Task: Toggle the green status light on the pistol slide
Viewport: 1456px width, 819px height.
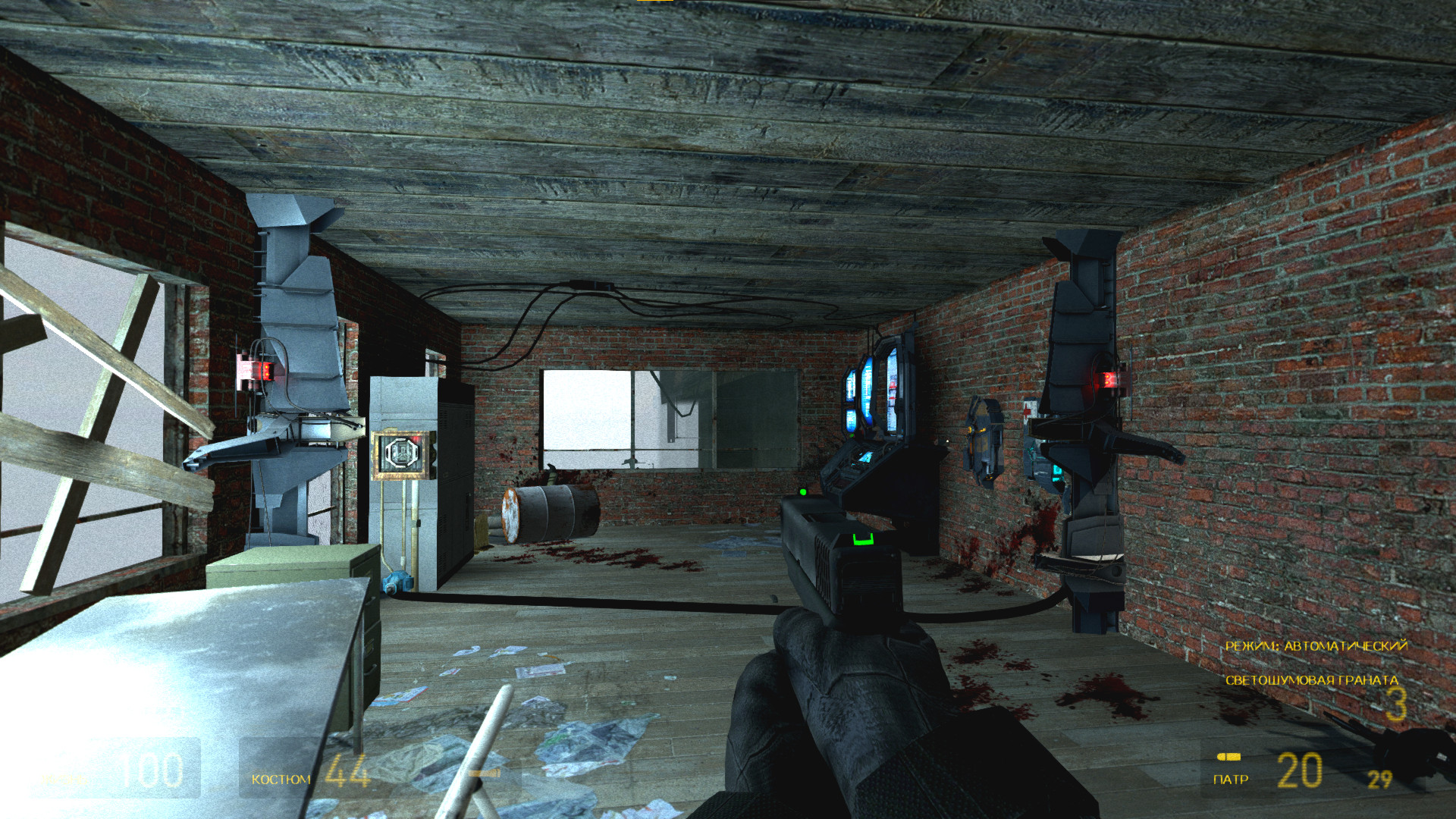Action: tap(802, 493)
